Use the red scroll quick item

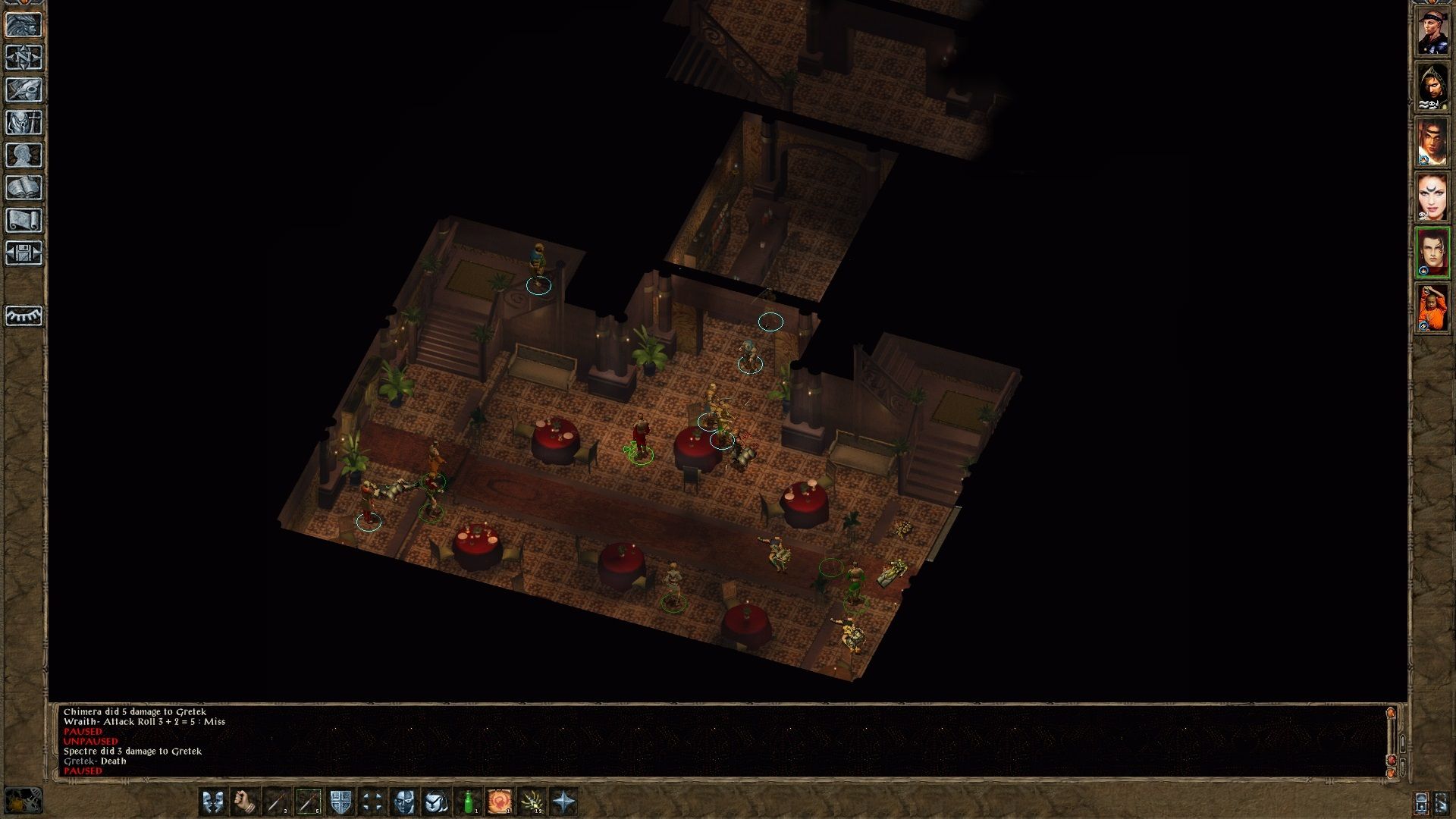point(500,801)
